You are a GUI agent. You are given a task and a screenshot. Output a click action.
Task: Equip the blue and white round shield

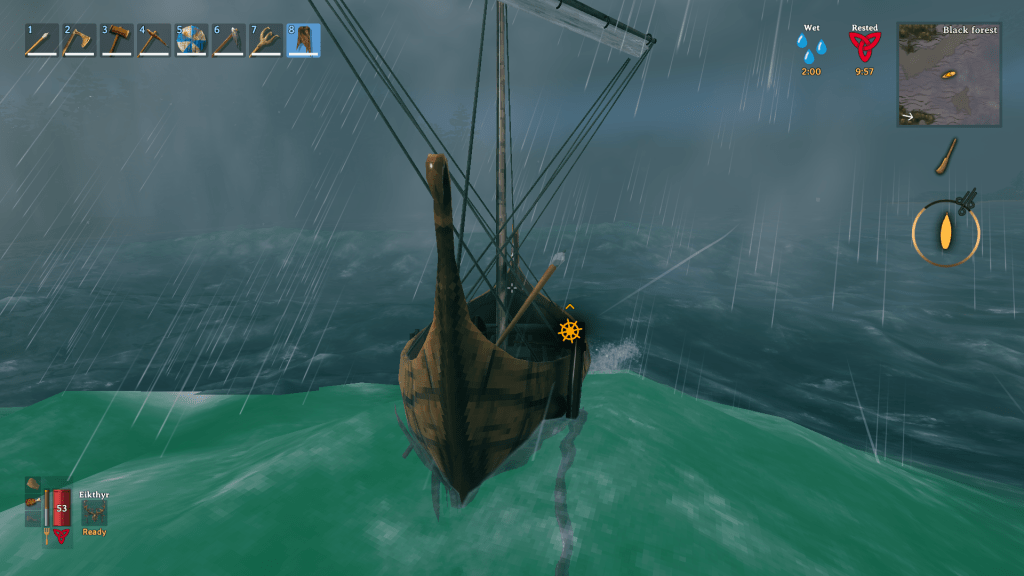pyautogui.click(x=191, y=41)
